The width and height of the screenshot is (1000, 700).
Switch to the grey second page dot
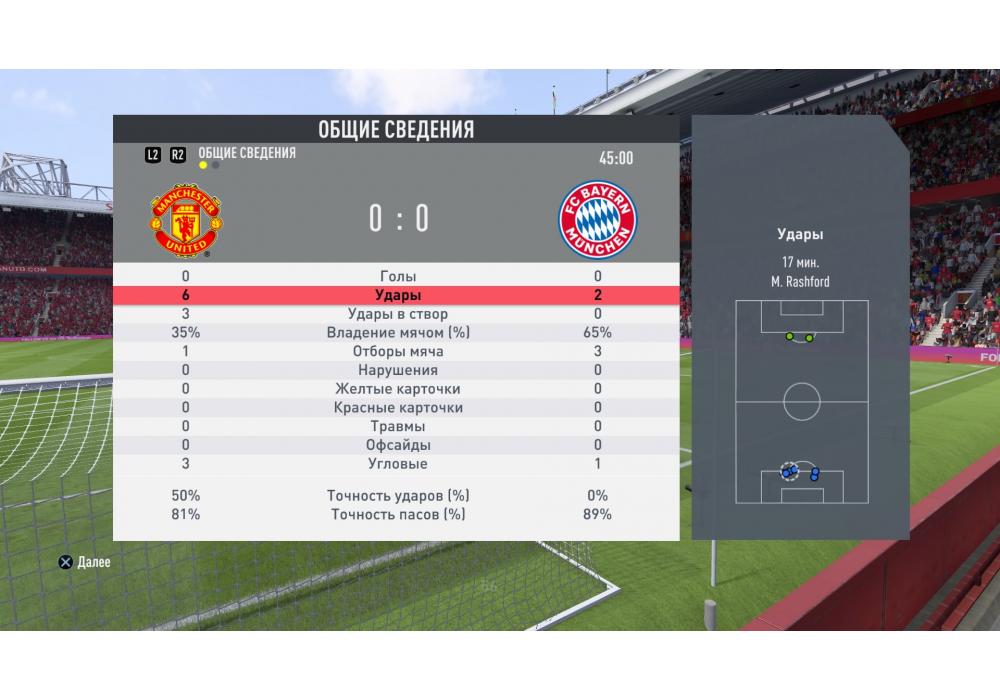[215, 165]
